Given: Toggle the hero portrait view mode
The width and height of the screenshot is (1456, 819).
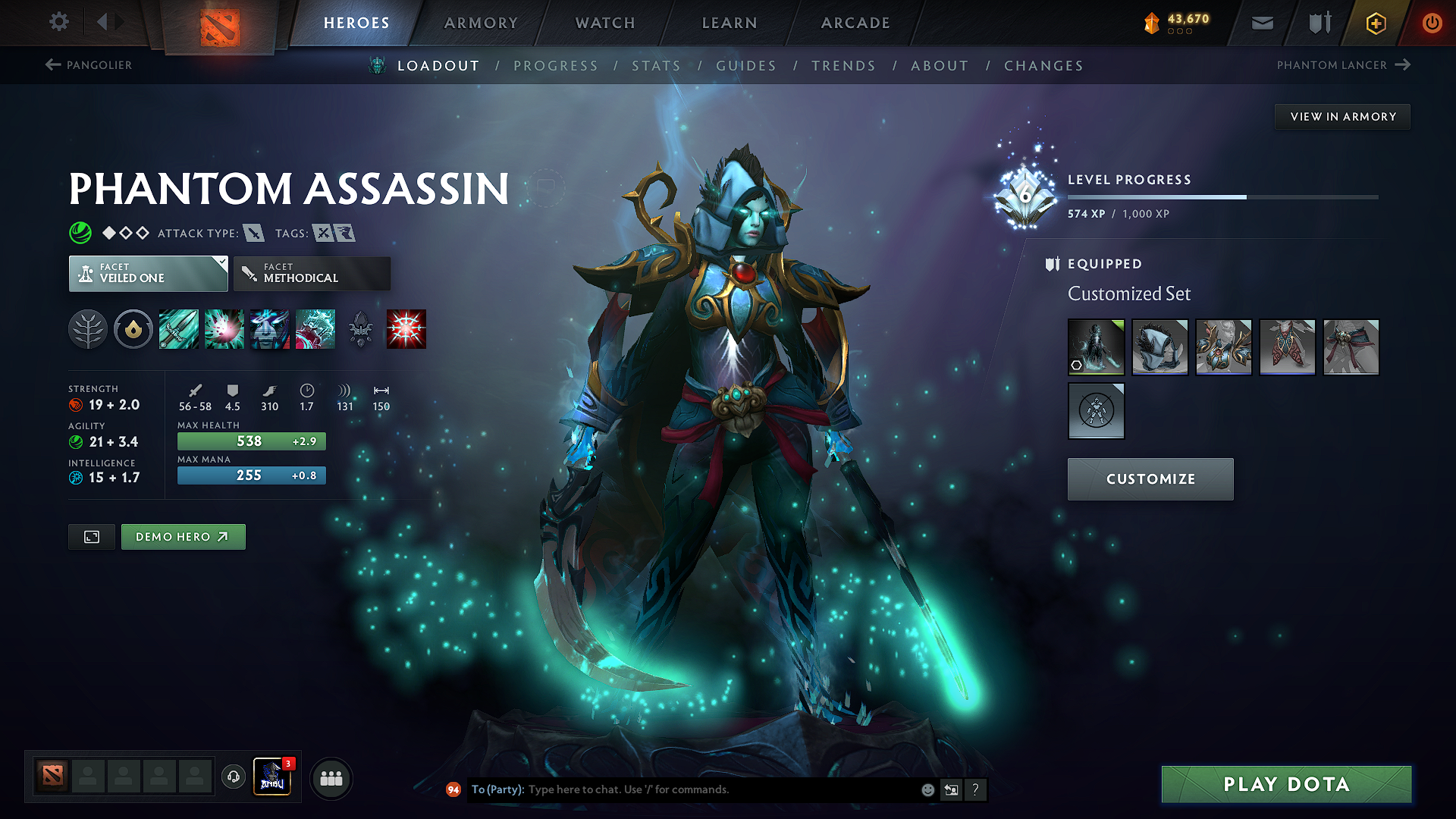Looking at the screenshot, I should [91, 536].
